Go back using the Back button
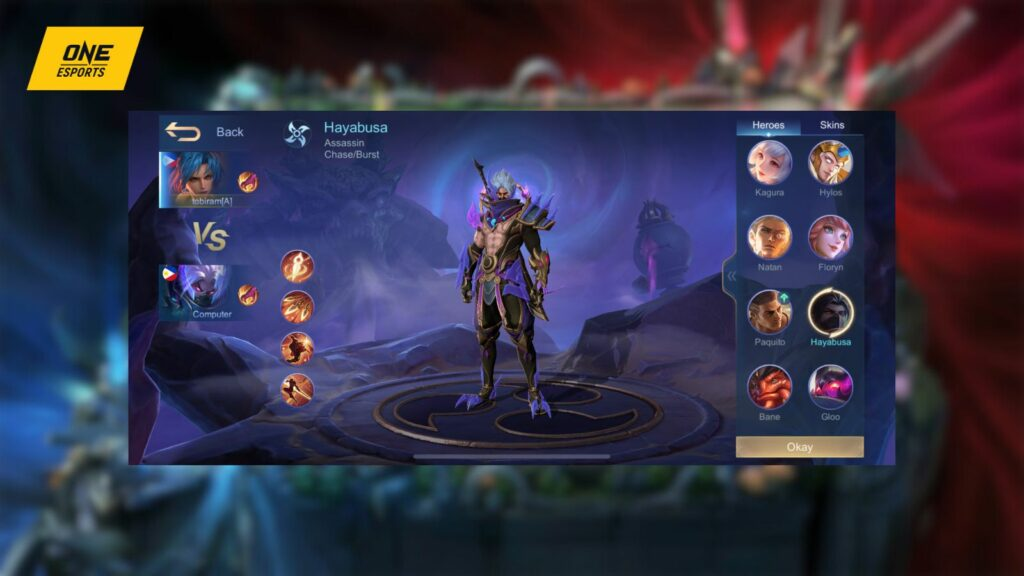1024x576 pixels. point(205,132)
